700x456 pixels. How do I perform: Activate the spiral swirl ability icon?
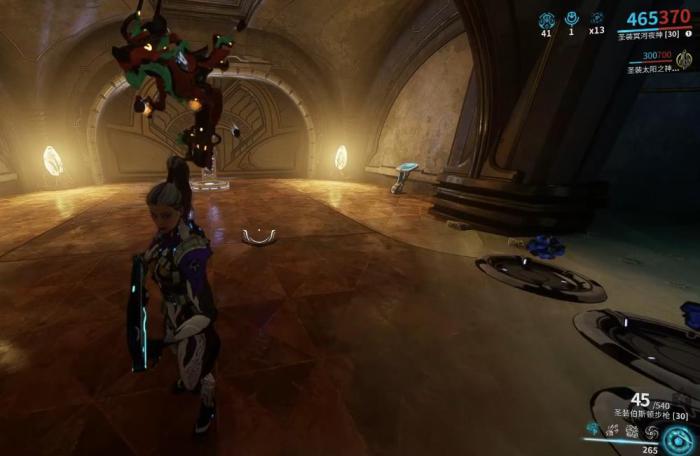click(x=651, y=431)
